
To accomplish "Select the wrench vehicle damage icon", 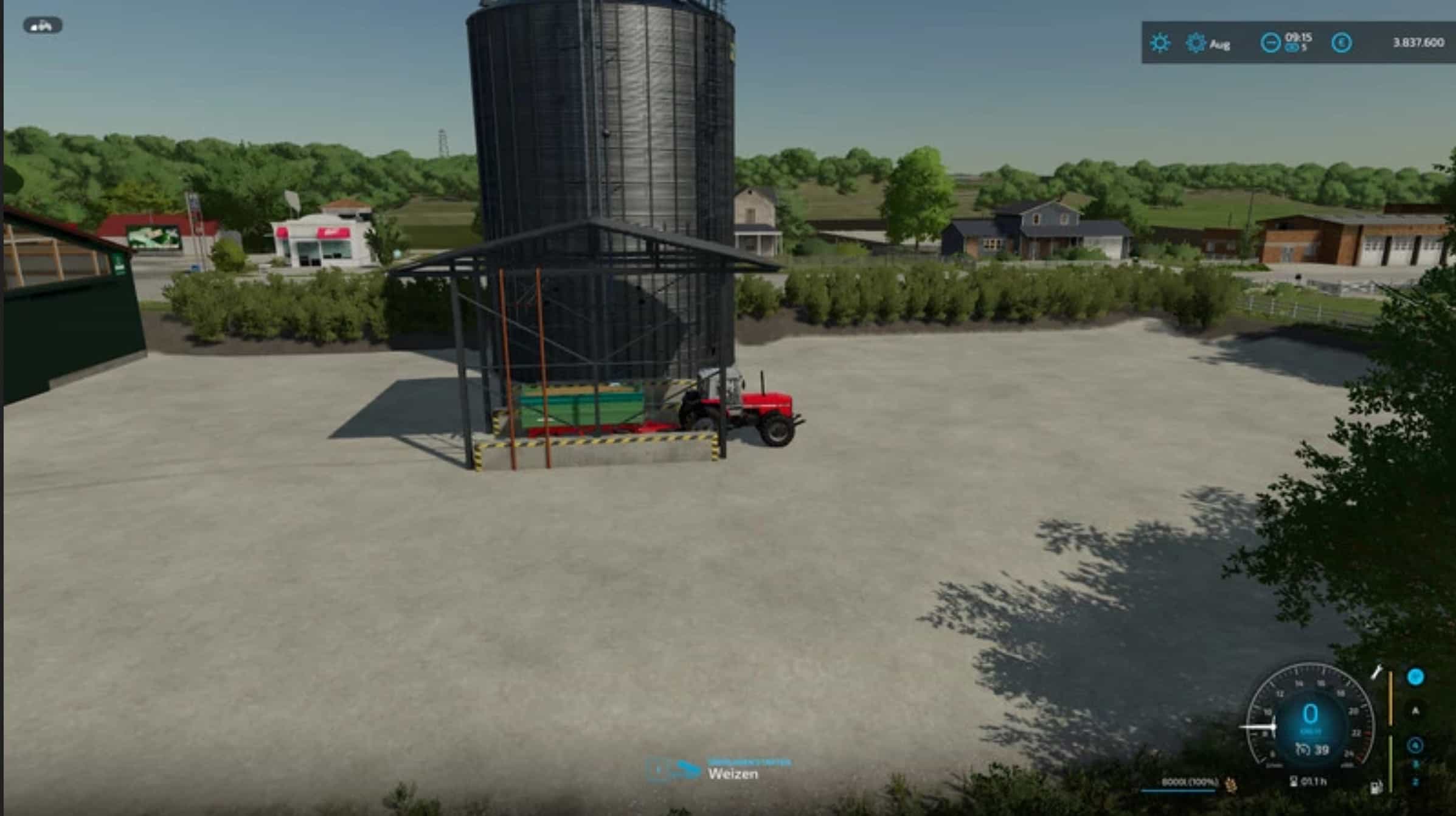I will [x=1376, y=672].
